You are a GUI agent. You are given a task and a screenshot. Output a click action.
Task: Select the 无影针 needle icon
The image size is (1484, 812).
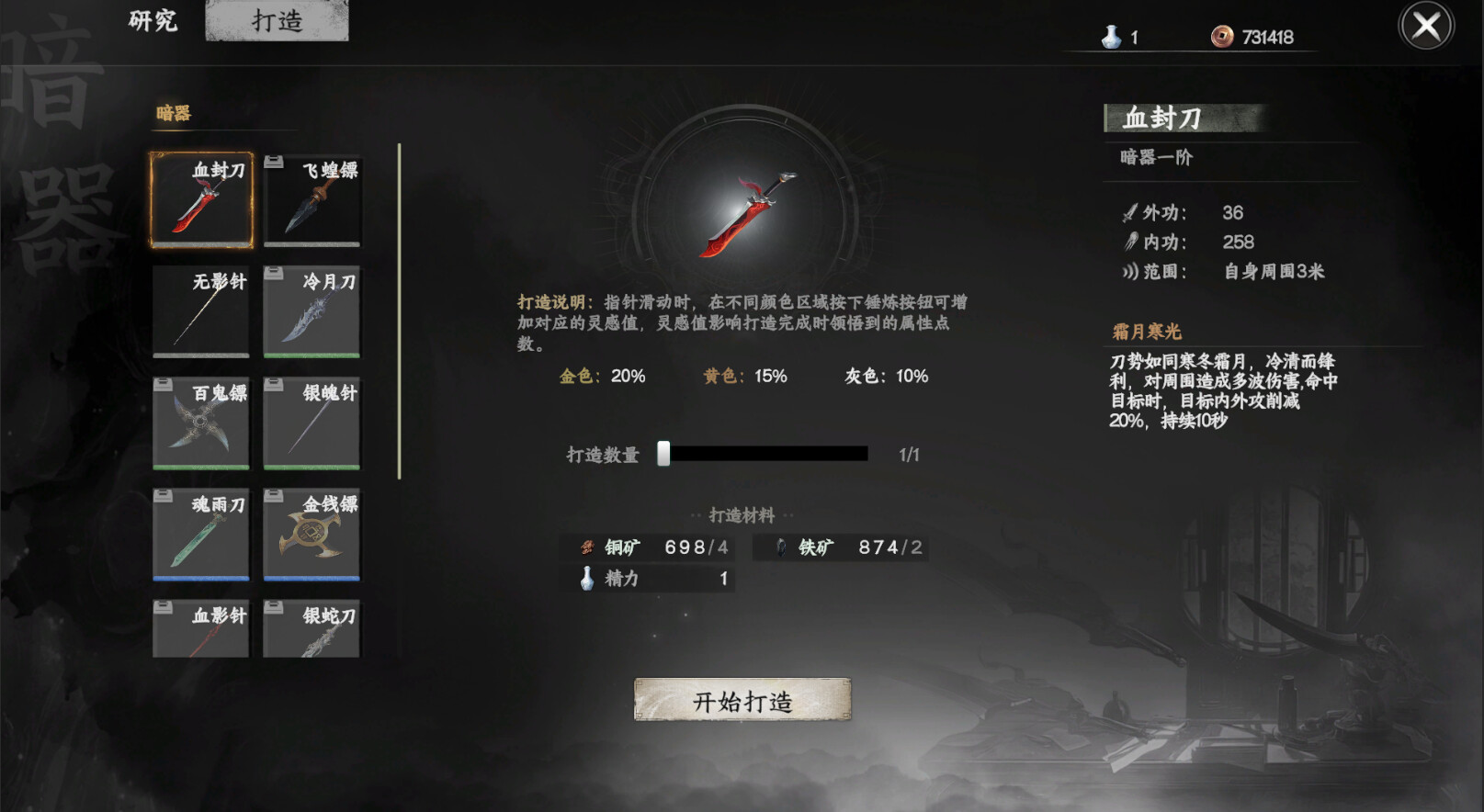(x=199, y=312)
